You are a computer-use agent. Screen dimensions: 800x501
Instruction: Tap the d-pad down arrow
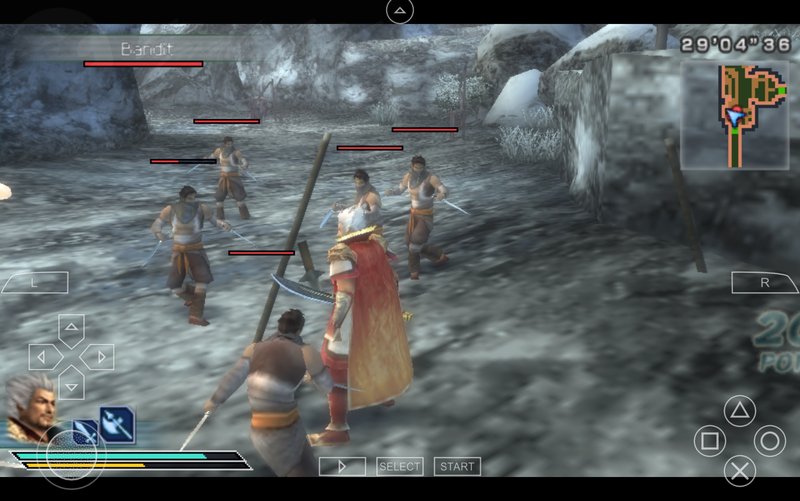[71, 384]
